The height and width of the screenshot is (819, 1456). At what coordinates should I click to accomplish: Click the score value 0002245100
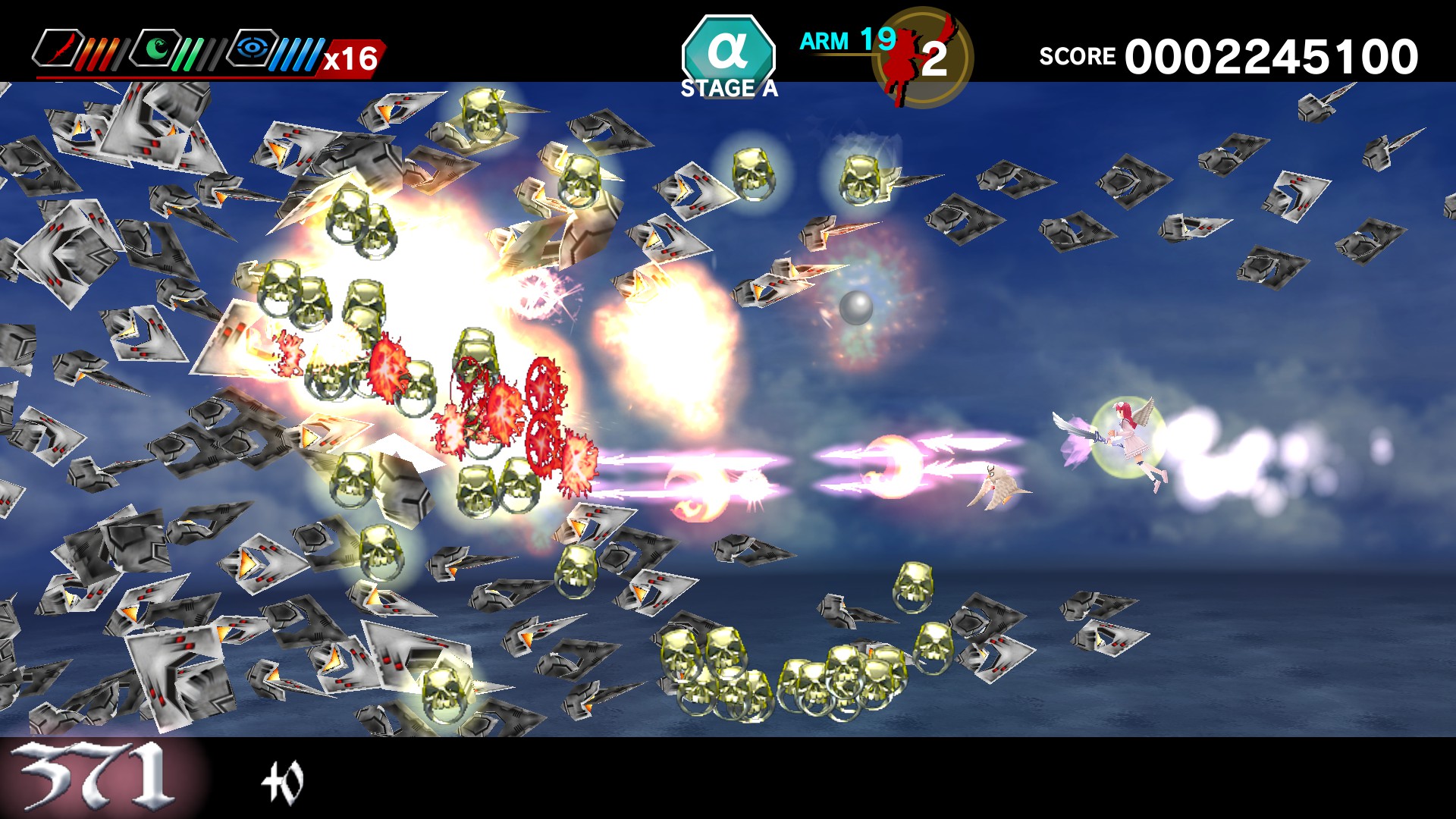[x=1274, y=55]
